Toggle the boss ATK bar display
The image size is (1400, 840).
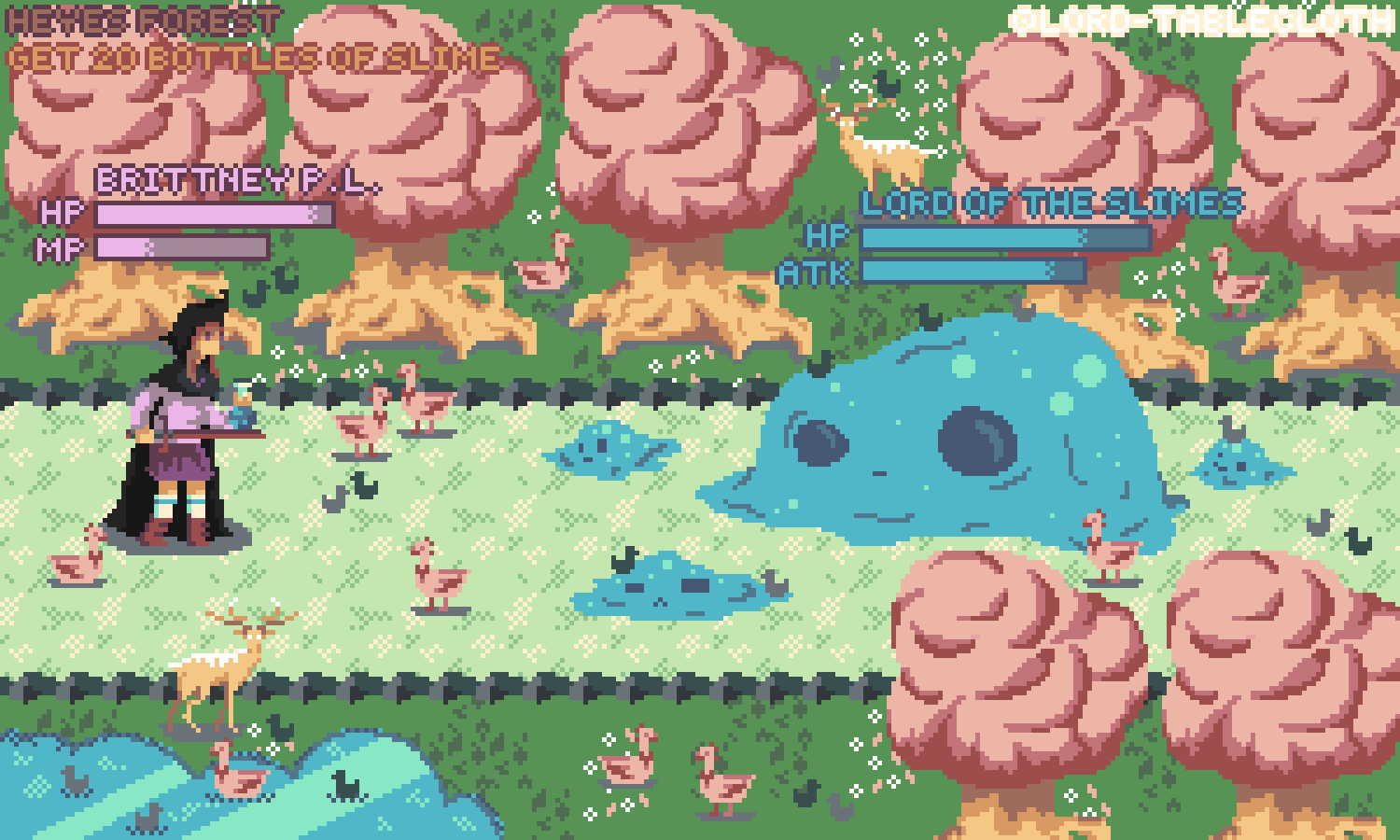click(971, 273)
